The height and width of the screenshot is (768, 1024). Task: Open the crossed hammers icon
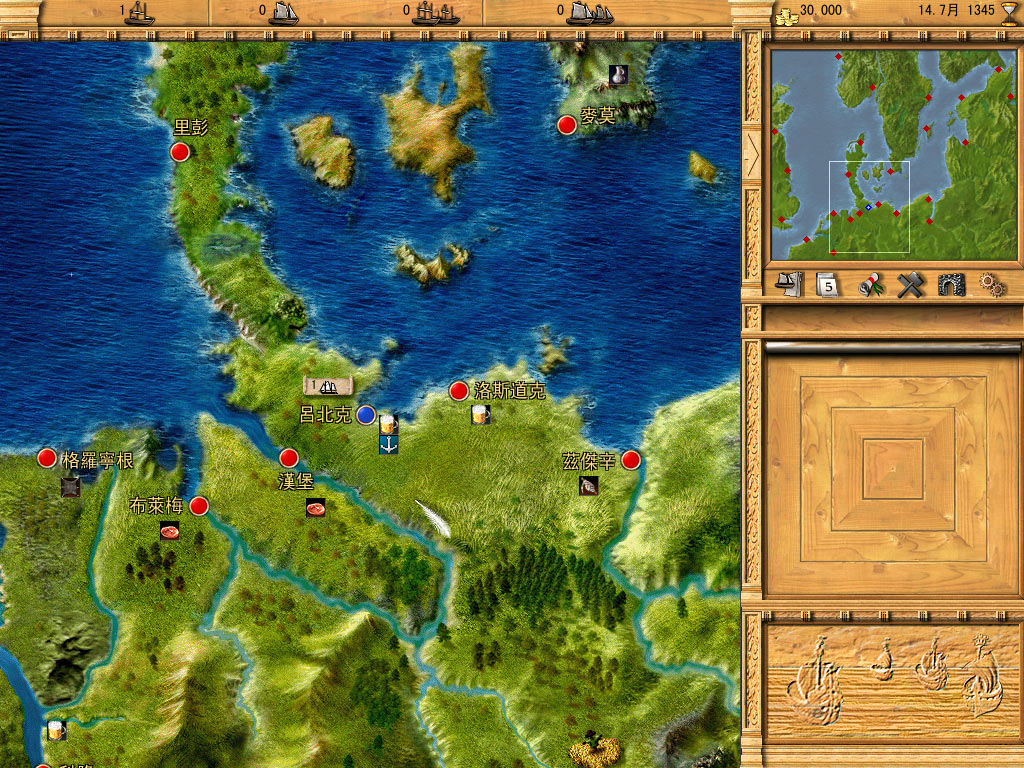[909, 285]
